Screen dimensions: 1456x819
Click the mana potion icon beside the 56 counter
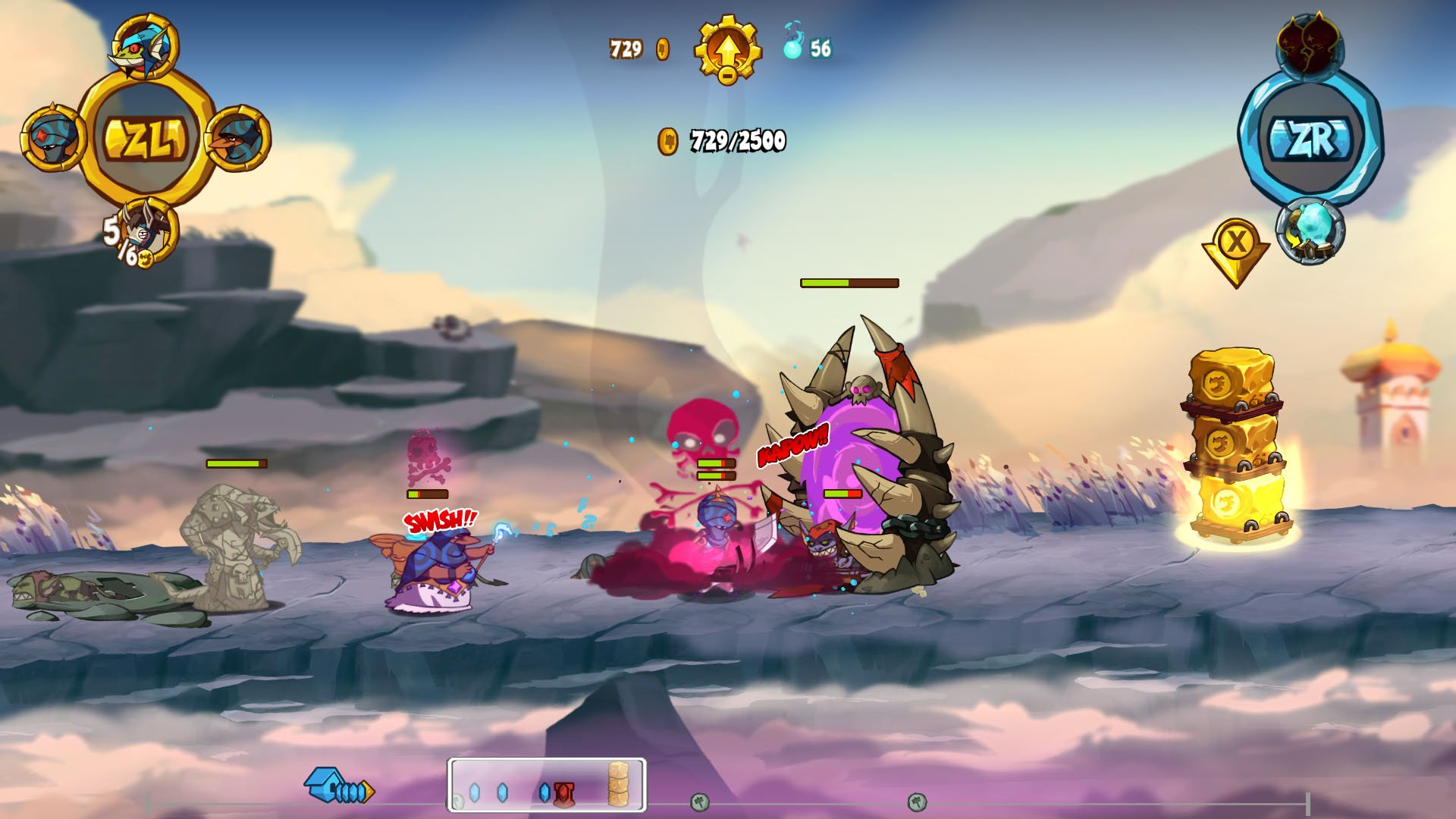click(x=794, y=45)
